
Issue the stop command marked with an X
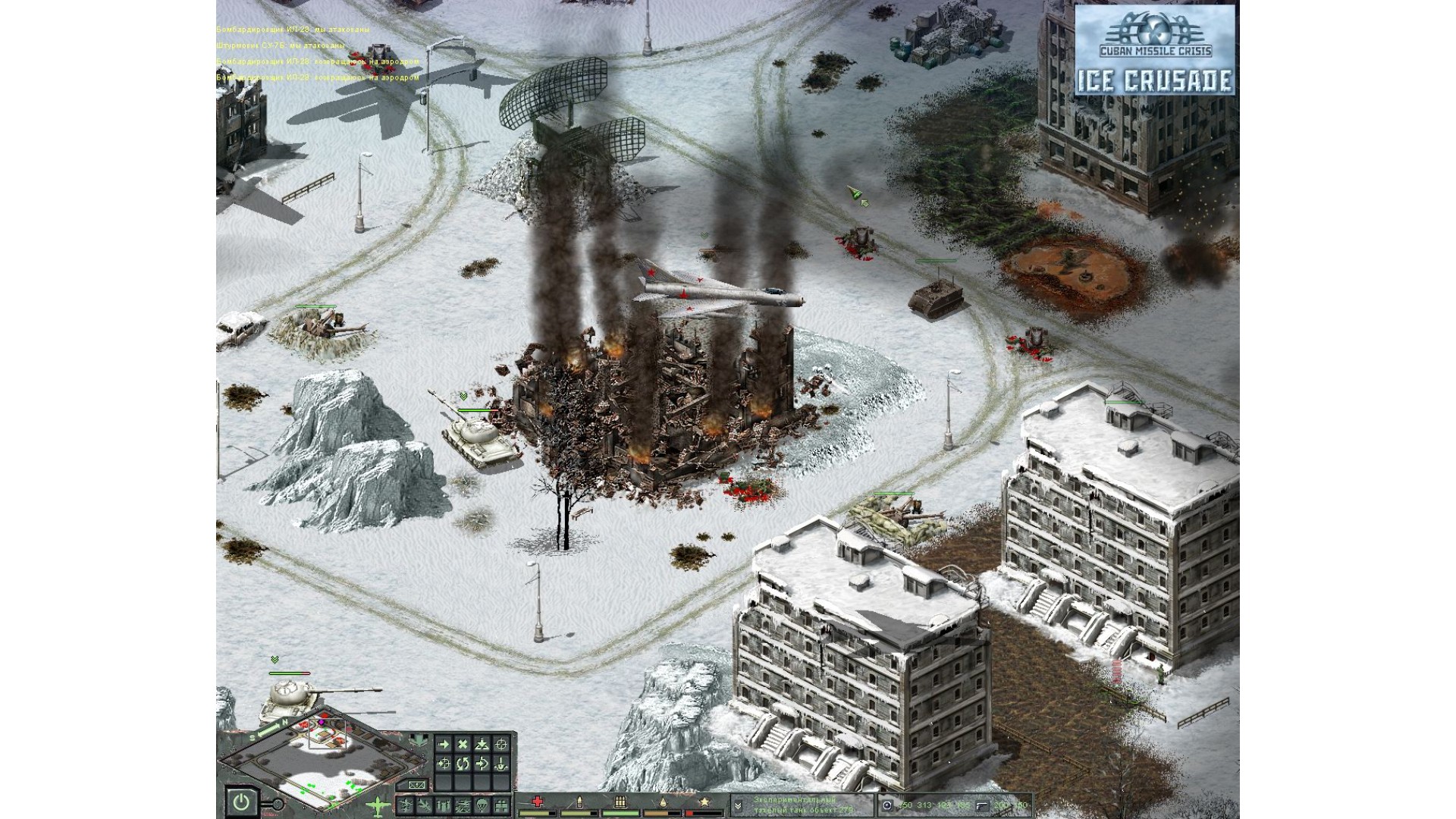click(463, 744)
